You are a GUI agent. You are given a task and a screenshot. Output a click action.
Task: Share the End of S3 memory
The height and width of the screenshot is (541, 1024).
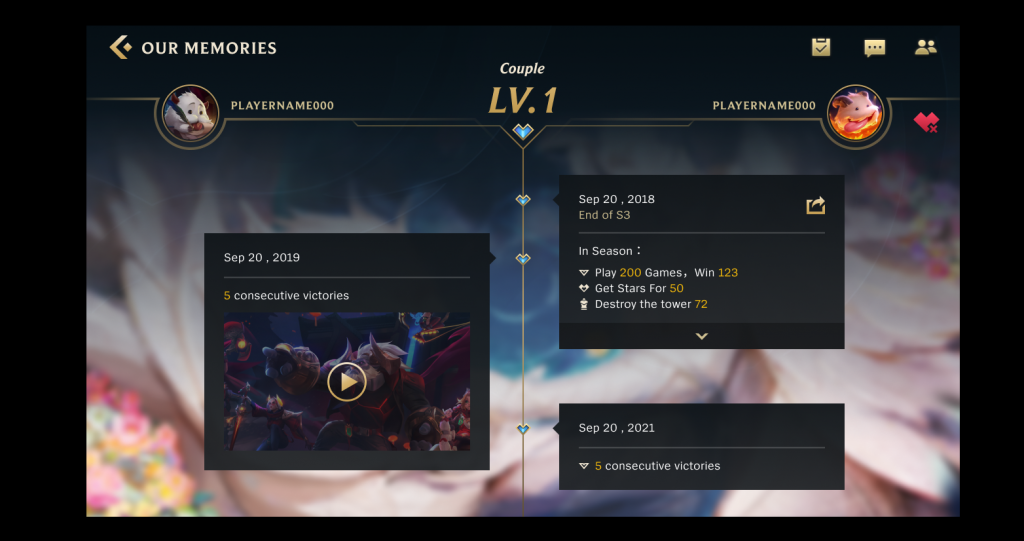click(x=816, y=205)
